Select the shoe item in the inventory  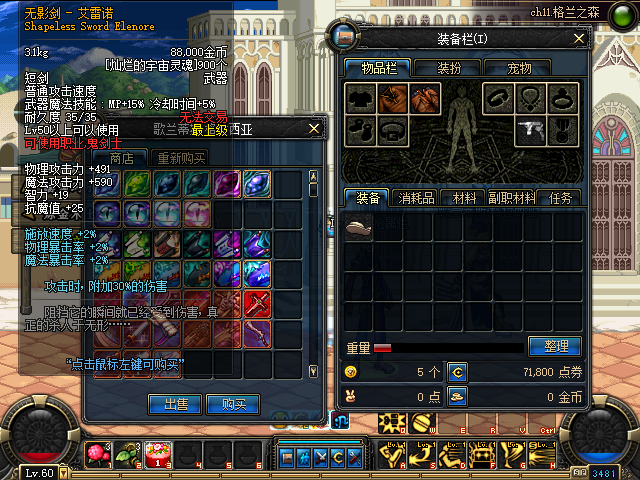(358, 227)
